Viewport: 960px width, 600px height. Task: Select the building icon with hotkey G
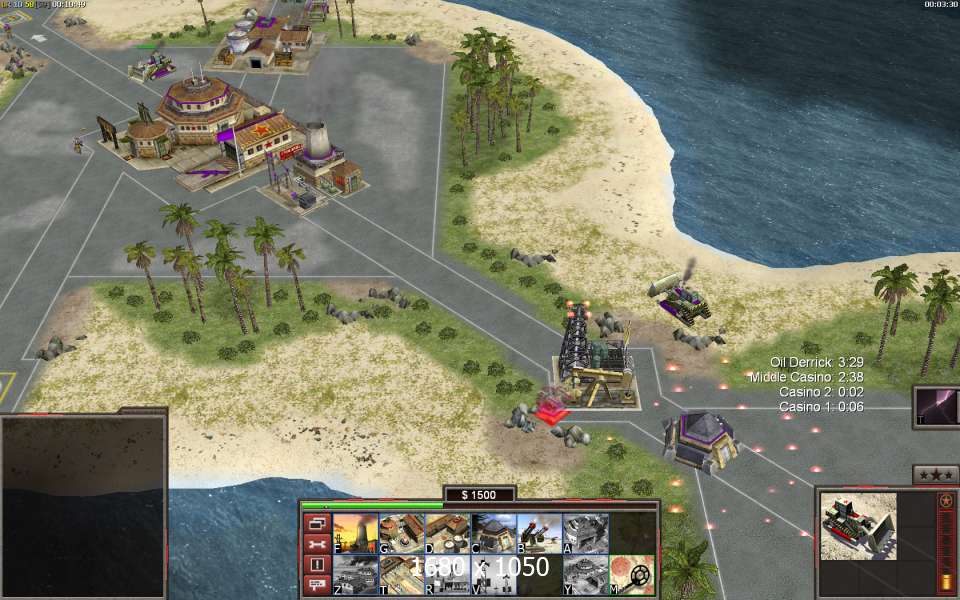pos(401,533)
